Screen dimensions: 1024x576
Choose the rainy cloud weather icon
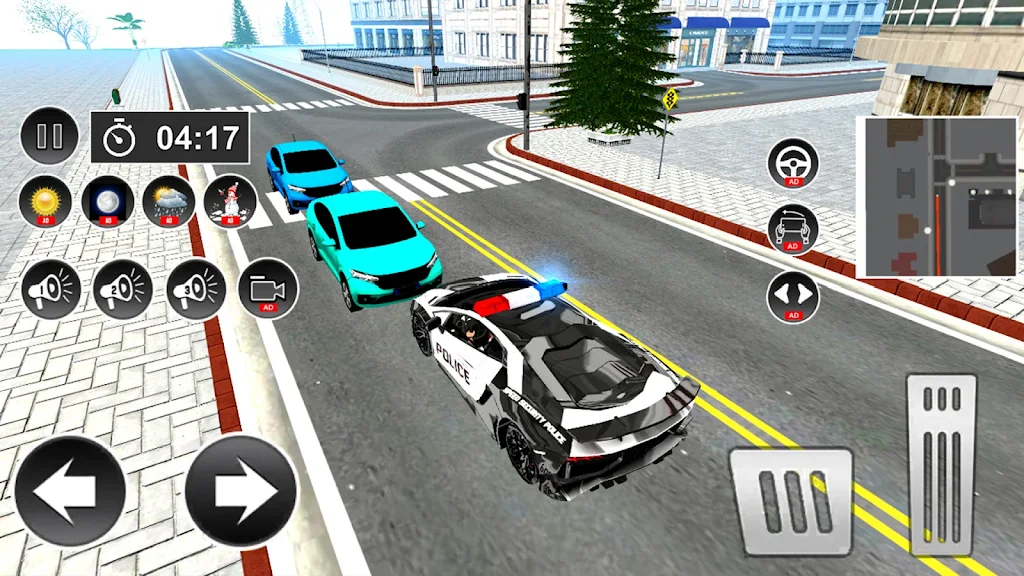pyautogui.click(x=168, y=201)
